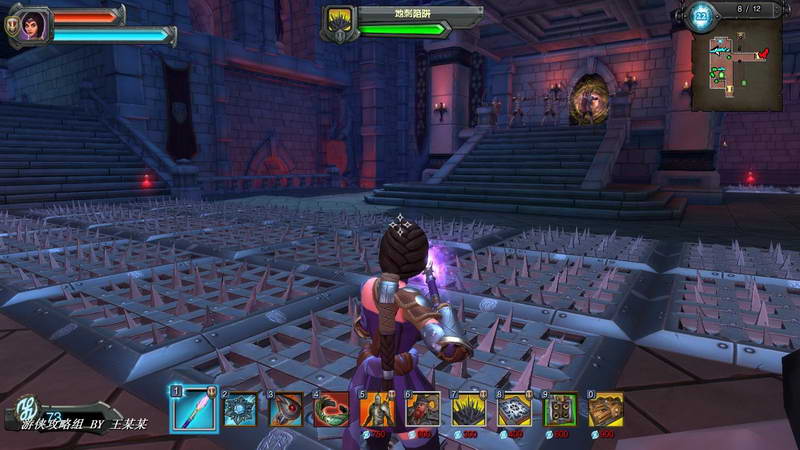Select the green serpent item in slot 4

click(x=331, y=409)
